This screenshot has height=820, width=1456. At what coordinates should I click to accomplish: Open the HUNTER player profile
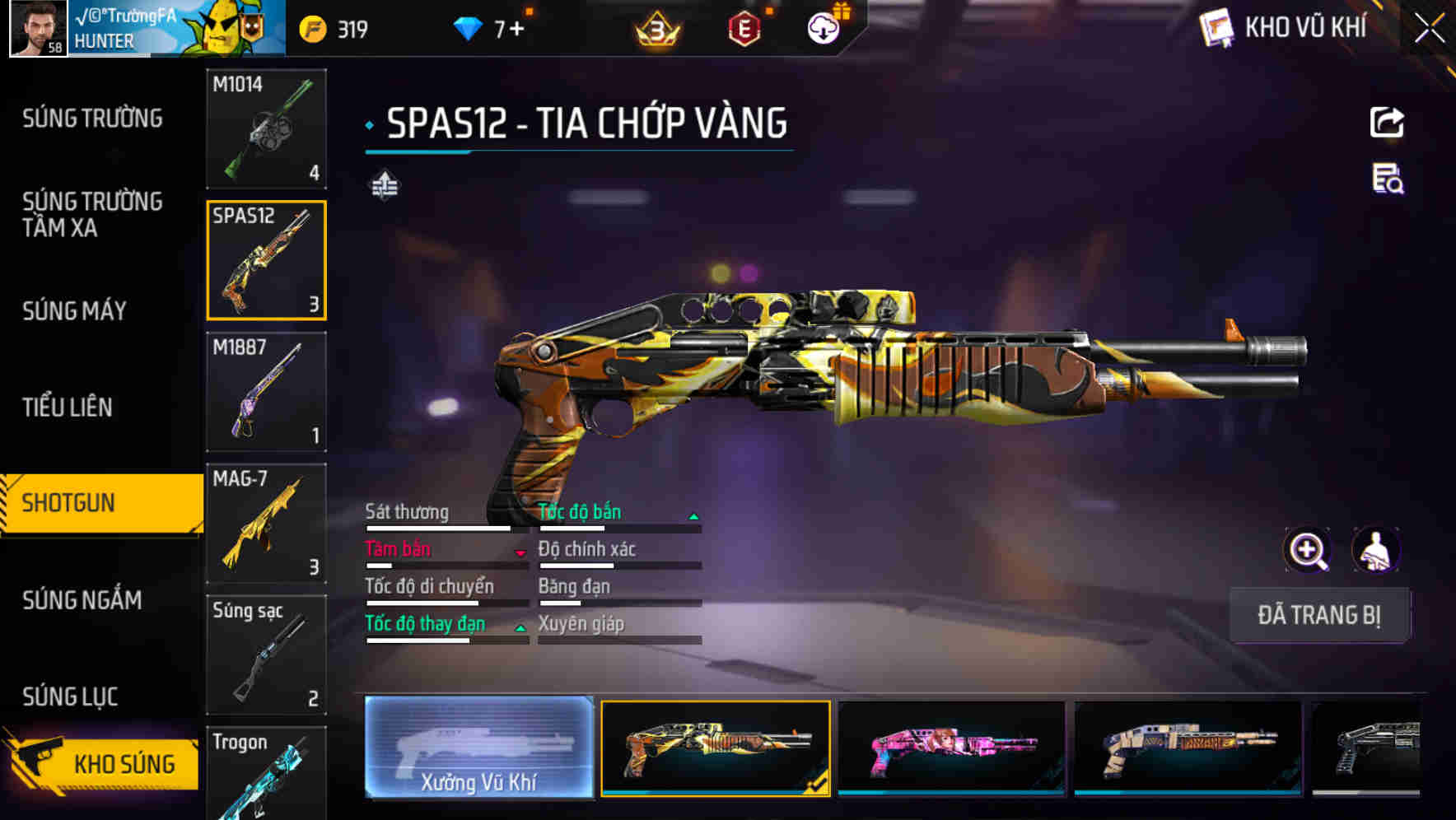103,30
